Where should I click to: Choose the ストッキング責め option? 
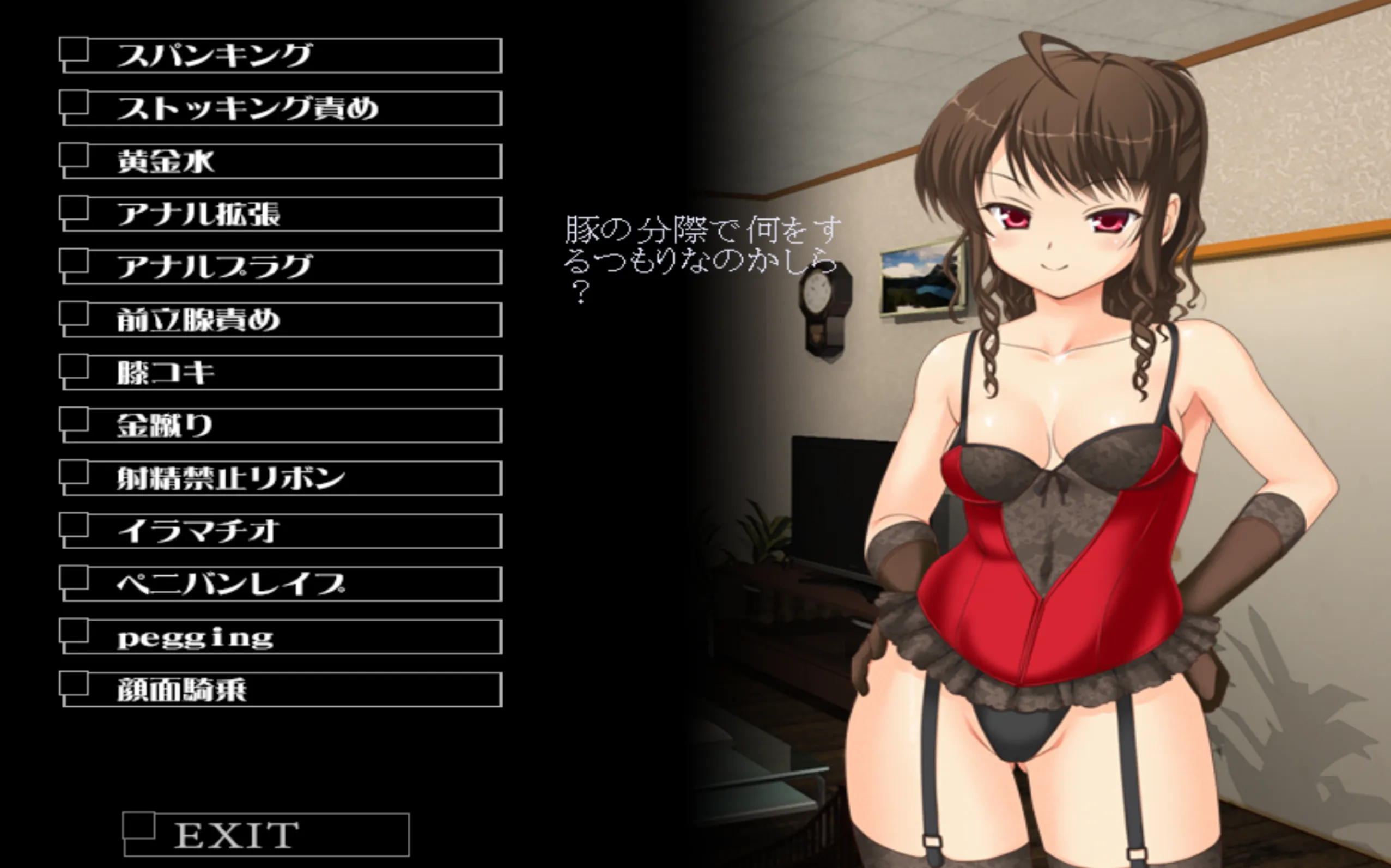coord(281,108)
